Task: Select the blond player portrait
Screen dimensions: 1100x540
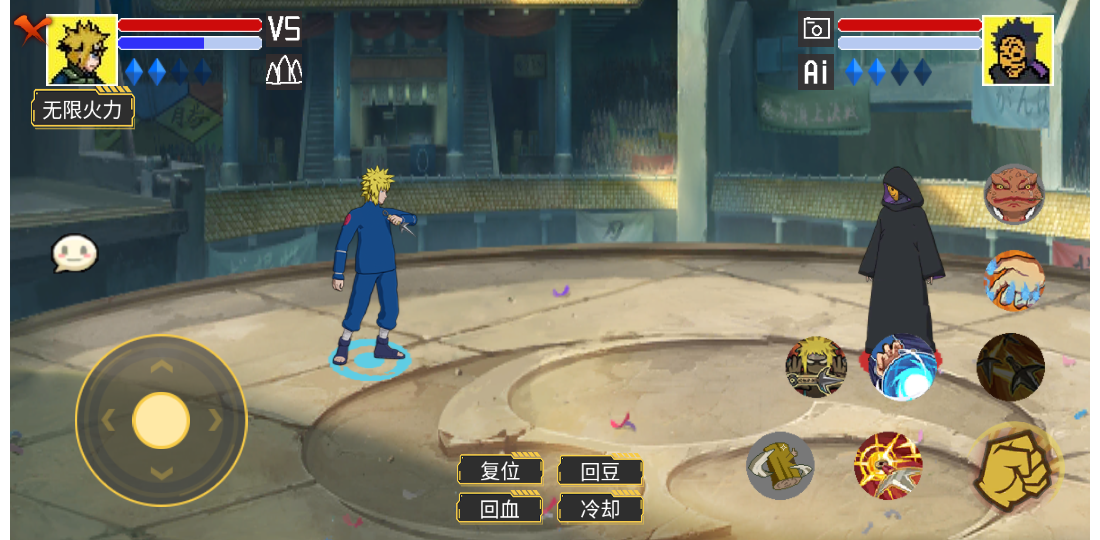Action: [82, 50]
